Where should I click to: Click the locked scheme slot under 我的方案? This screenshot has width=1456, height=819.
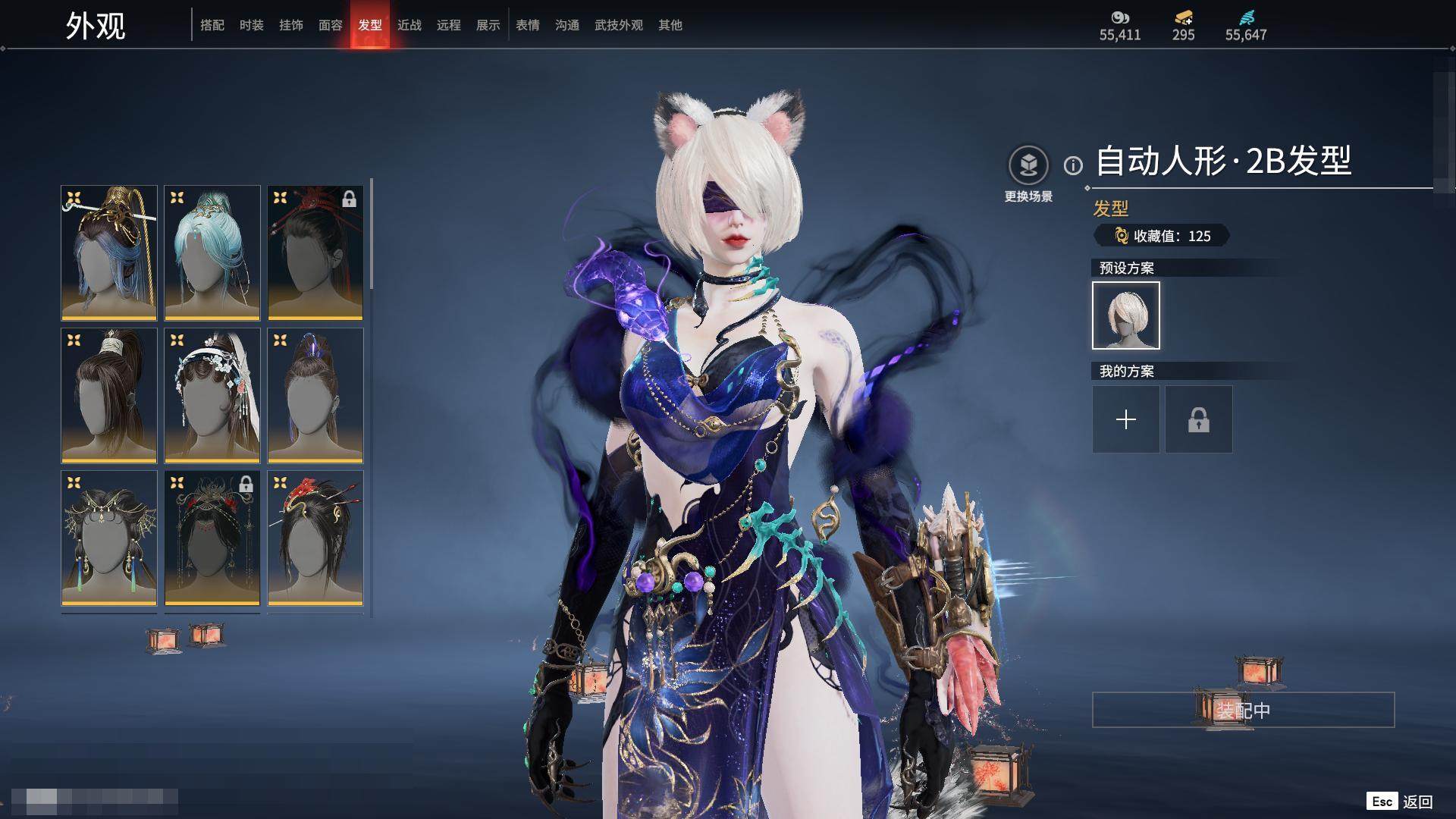tap(1199, 419)
